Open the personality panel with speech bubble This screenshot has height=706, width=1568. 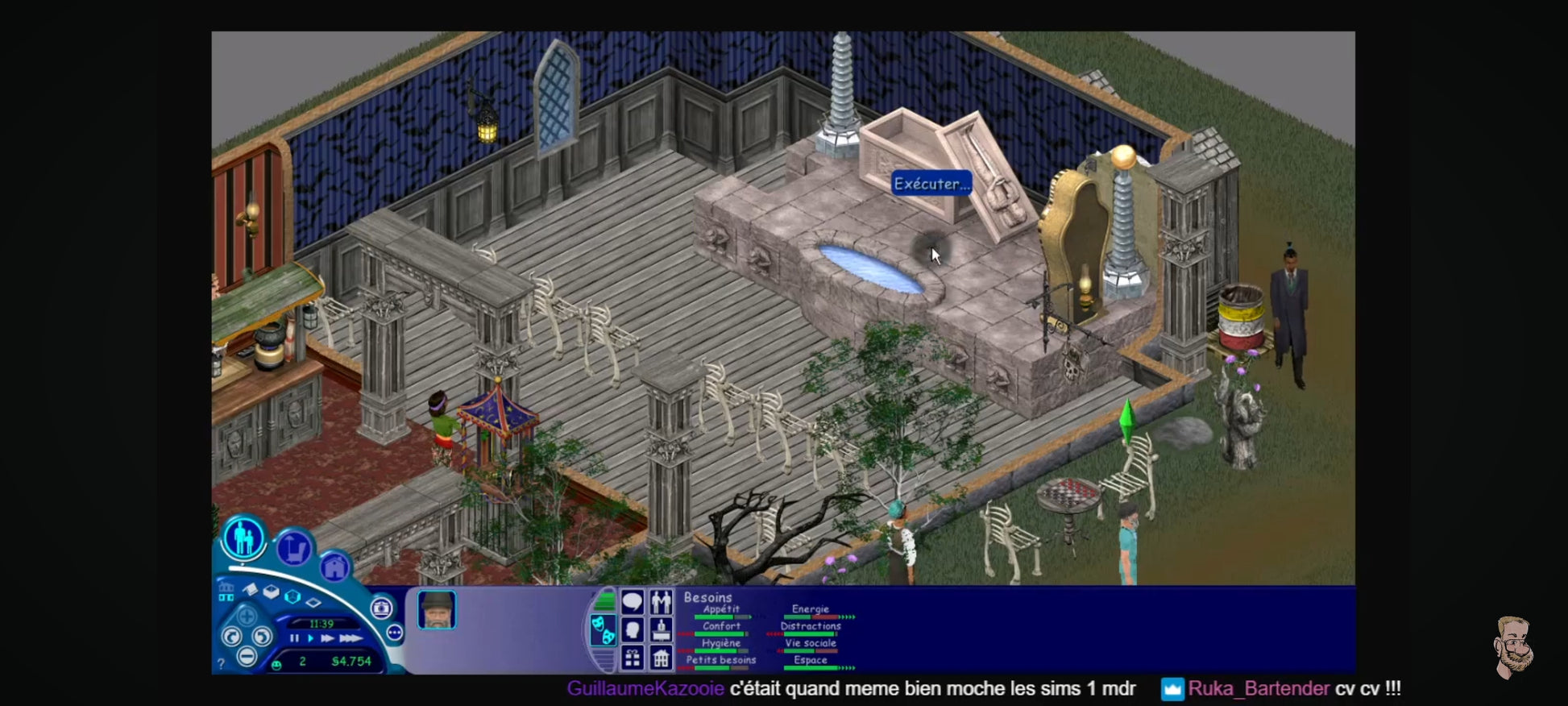click(x=633, y=601)
